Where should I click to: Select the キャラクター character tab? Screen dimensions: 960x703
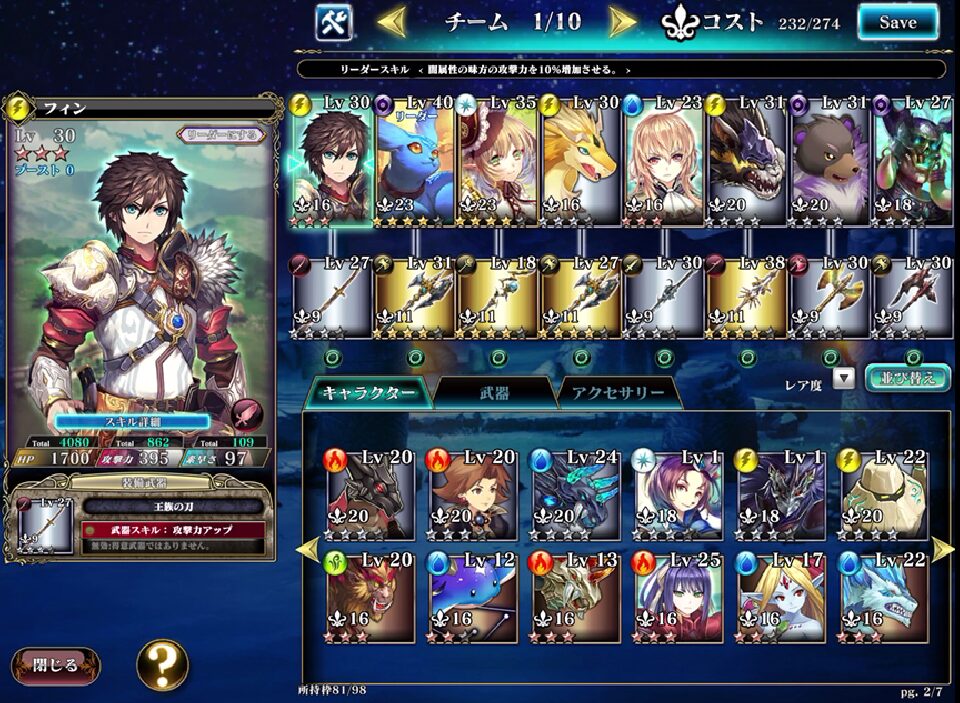coord(368,393)
